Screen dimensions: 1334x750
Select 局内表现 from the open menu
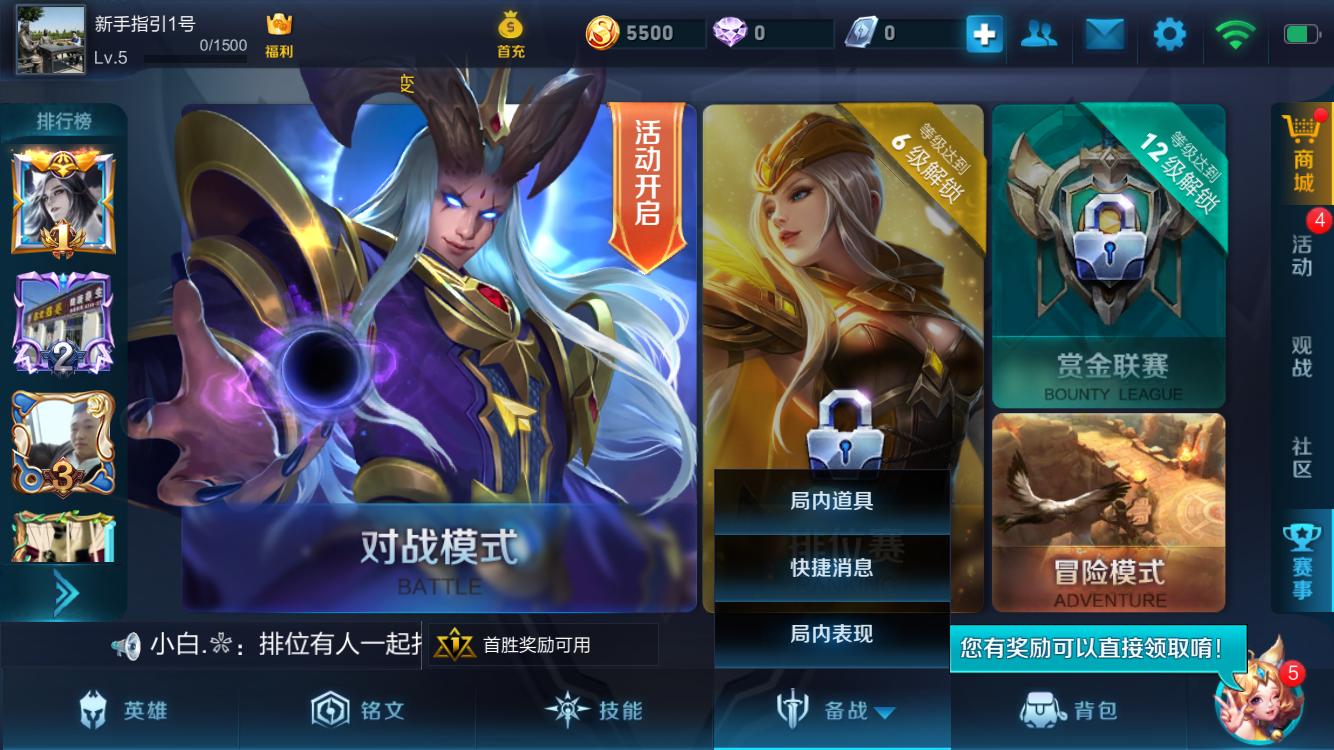pyautogui.click(x=832, y=634)
